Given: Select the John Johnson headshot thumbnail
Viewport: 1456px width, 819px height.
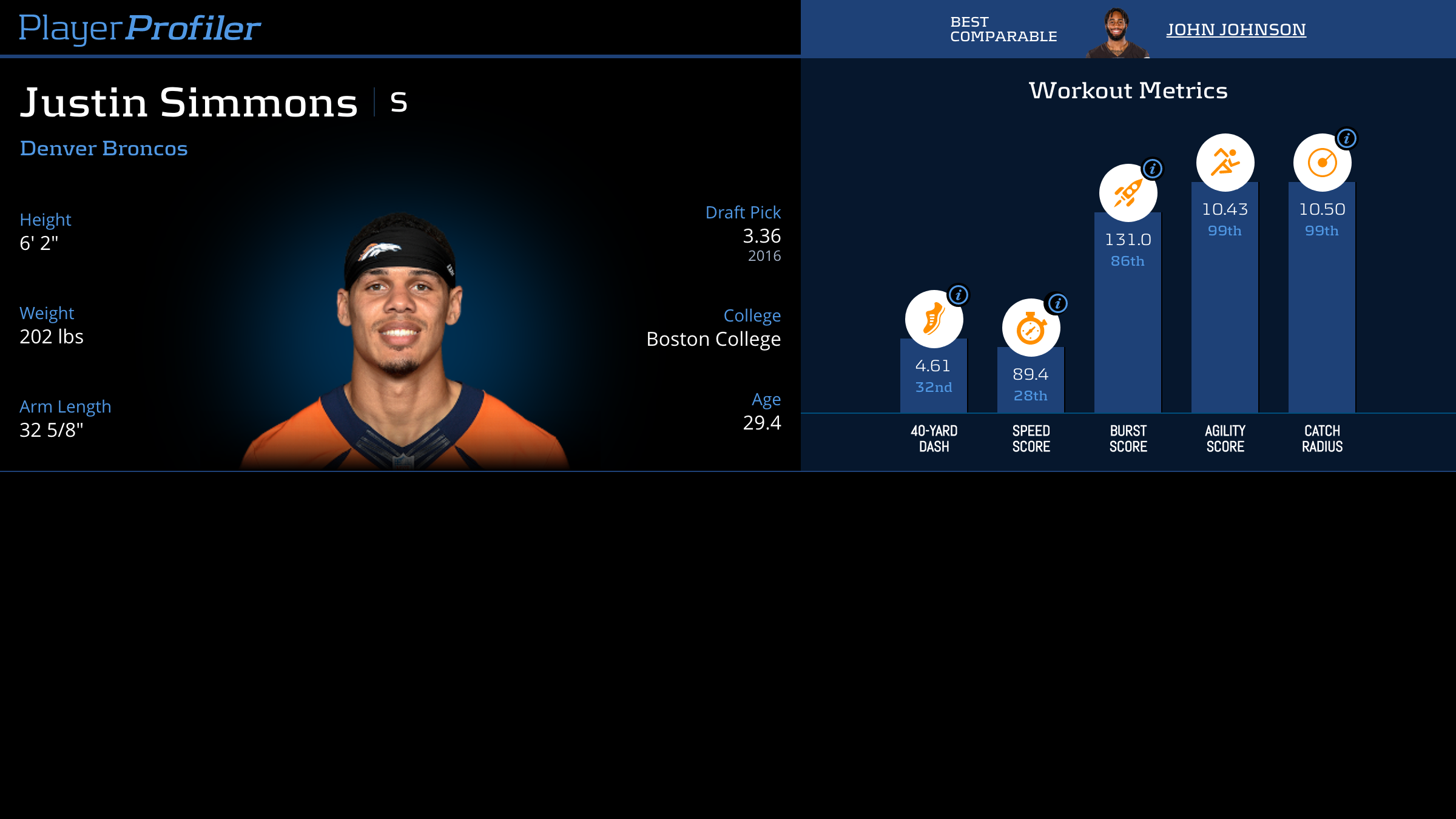Looking at the screenshot, I should click(1117, 33).
